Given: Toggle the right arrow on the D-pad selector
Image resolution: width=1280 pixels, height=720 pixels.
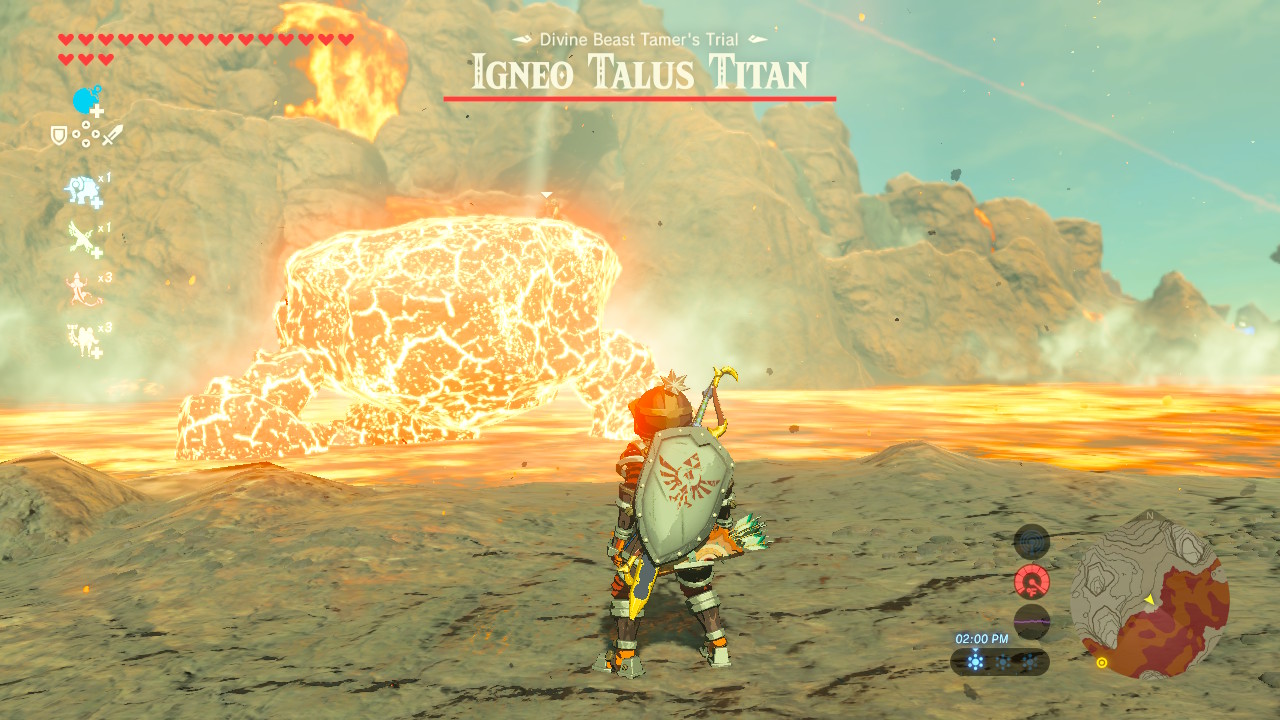Looking at the screenshot, I should point(97,133).
